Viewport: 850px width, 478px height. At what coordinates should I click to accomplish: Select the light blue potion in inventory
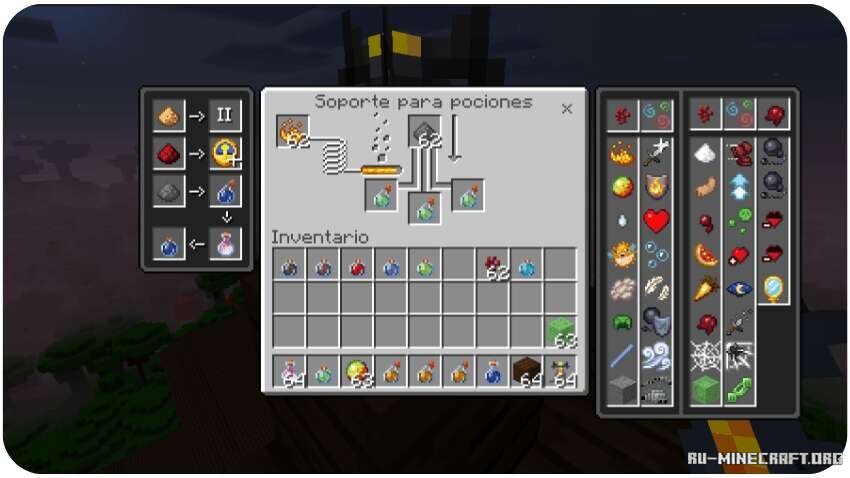[526, 265]
